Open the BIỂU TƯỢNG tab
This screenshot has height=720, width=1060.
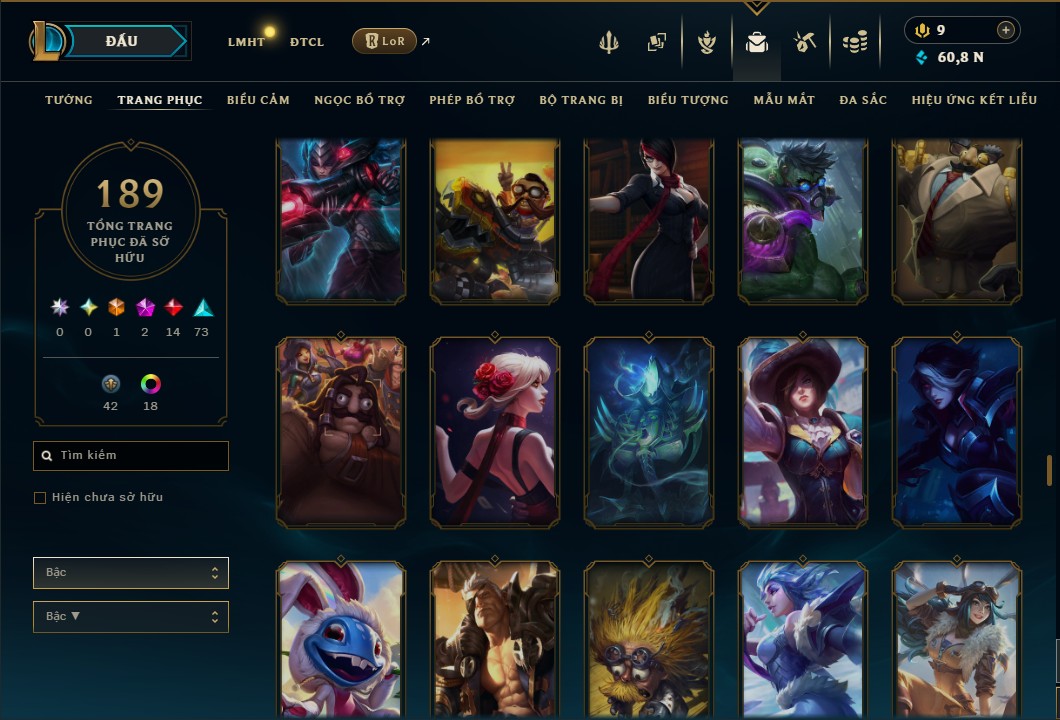688,100
